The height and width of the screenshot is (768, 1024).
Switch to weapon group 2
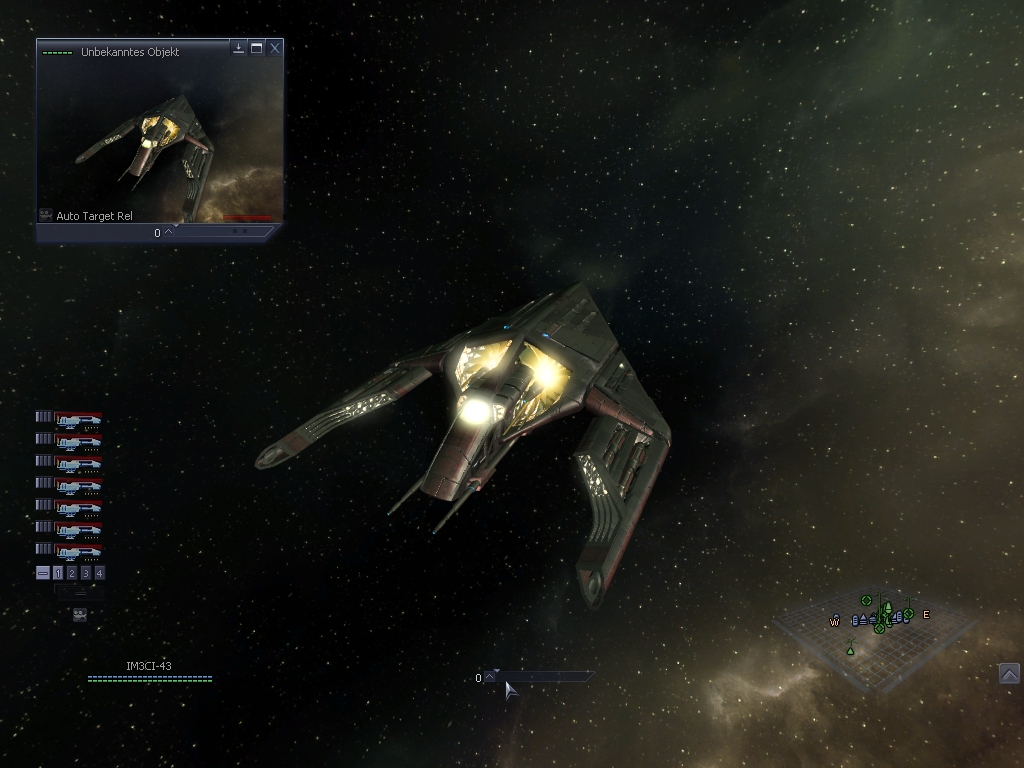tap(72, 573)
